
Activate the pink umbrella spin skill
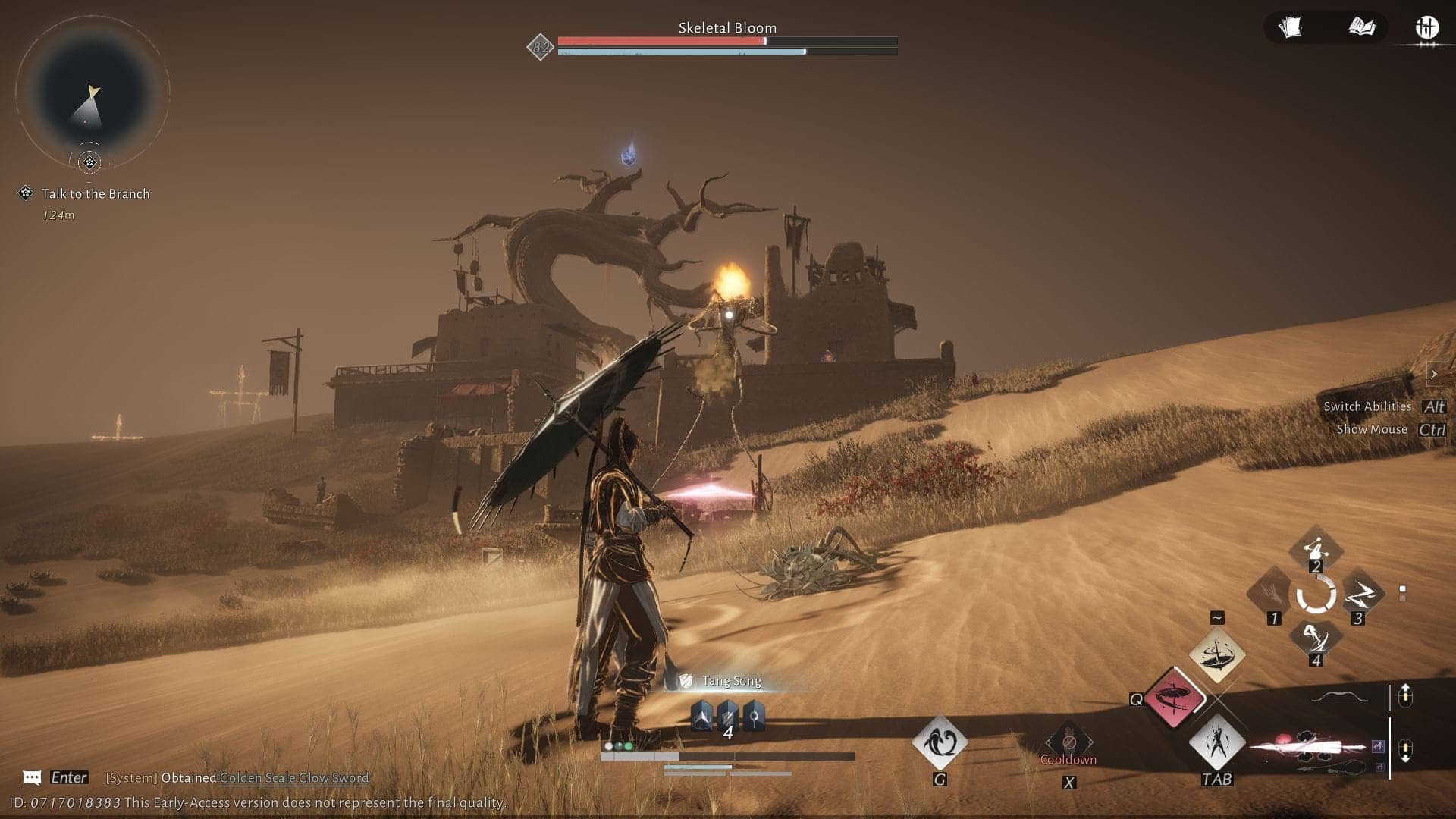coord(1174,697)
